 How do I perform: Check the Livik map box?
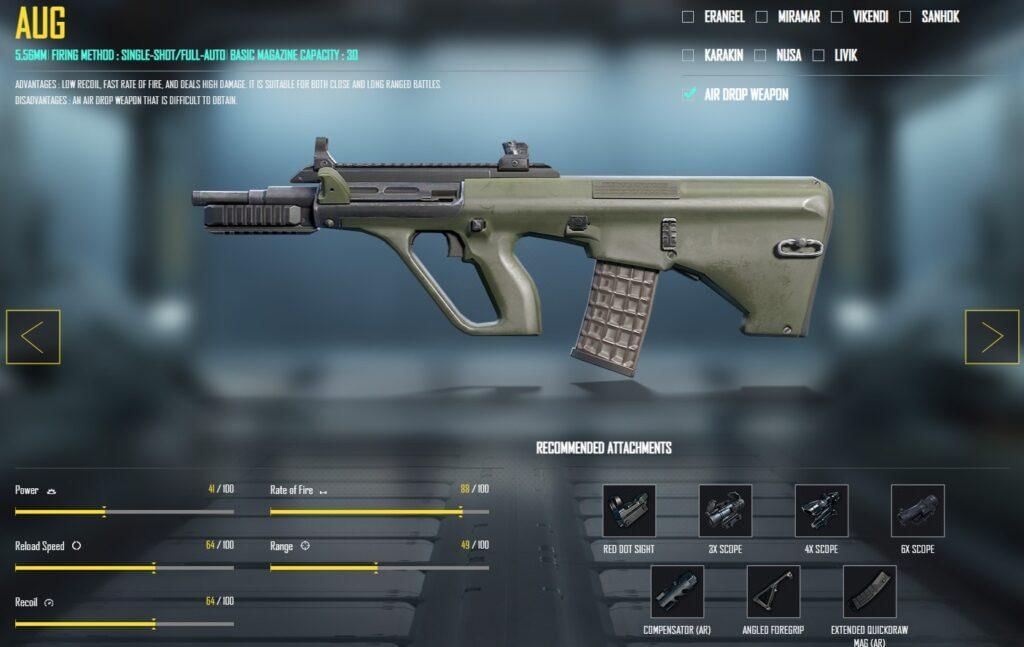(x=819, y=55)
